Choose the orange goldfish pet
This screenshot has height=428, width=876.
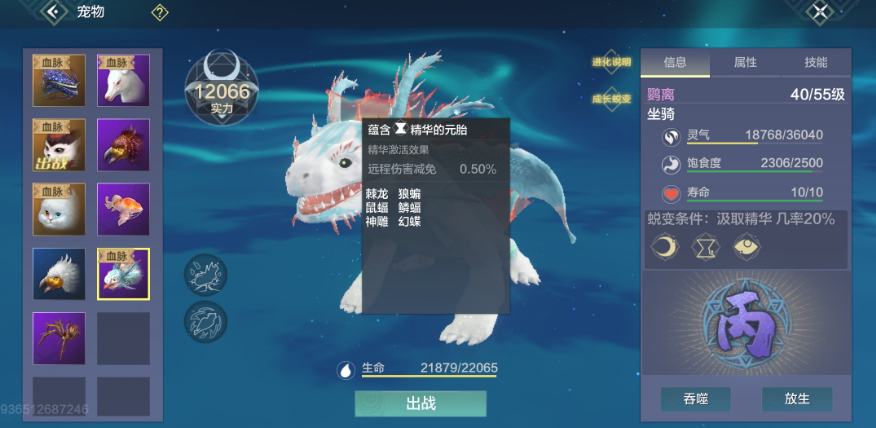click(x=123, y=209)
